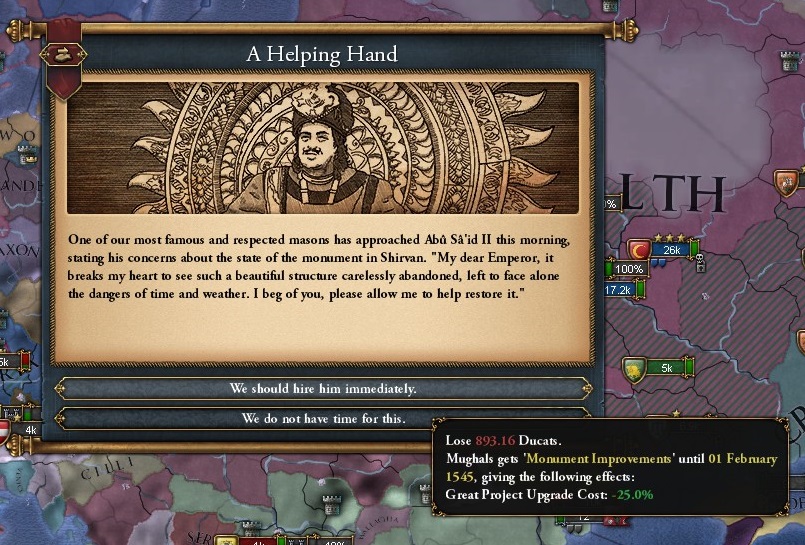The width and height of the screenshot is (805, 545).
Task: Choose "We should hire him immediately."
Action: click(x=322, y=388)
